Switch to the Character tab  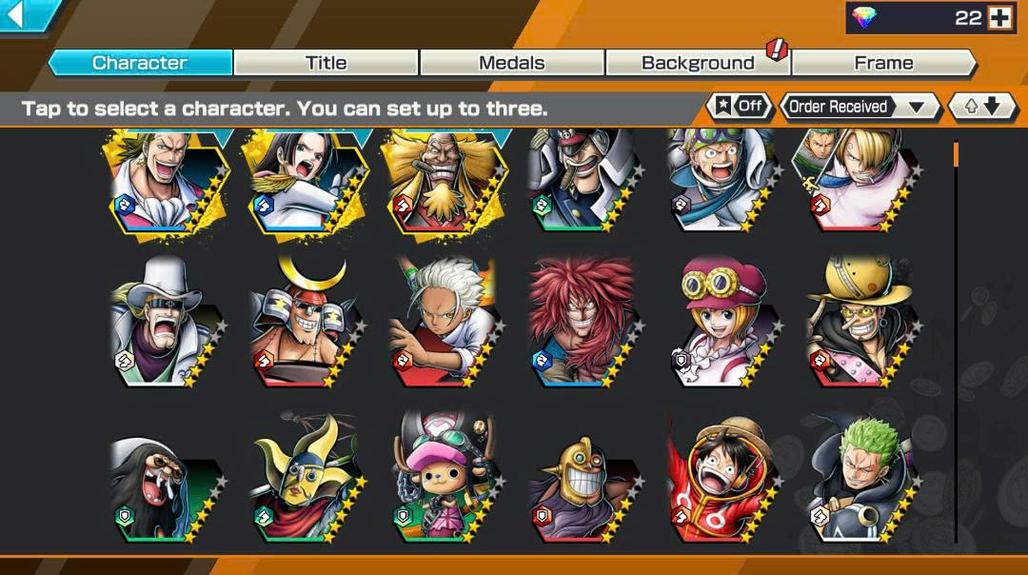point(140,63)
